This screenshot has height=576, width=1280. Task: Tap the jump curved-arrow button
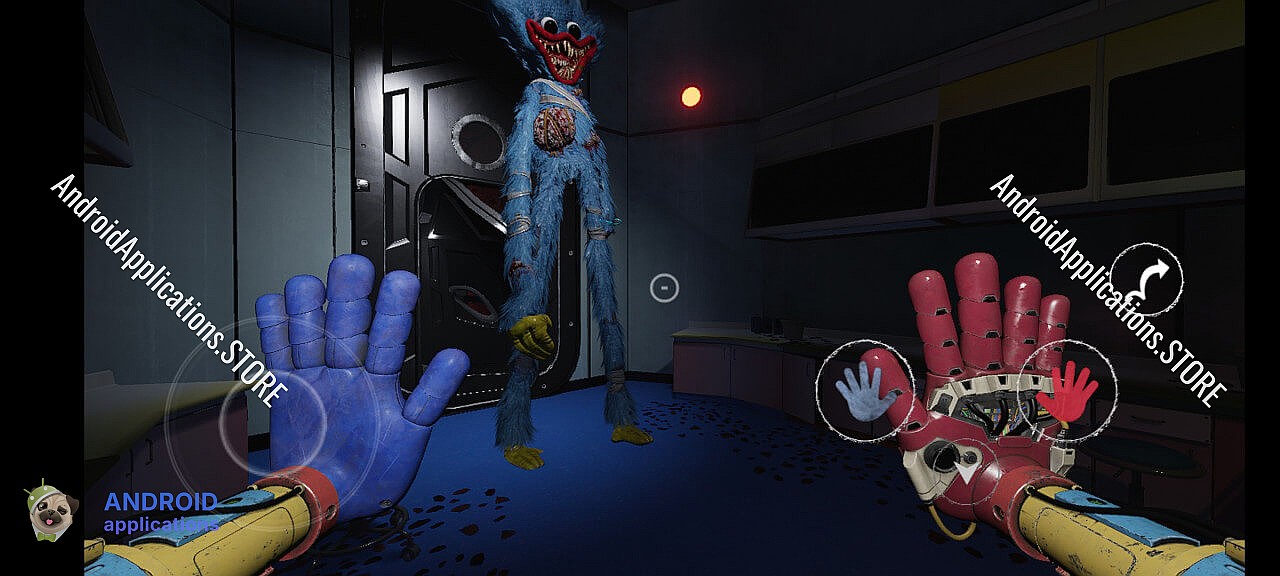point(1146,279)
